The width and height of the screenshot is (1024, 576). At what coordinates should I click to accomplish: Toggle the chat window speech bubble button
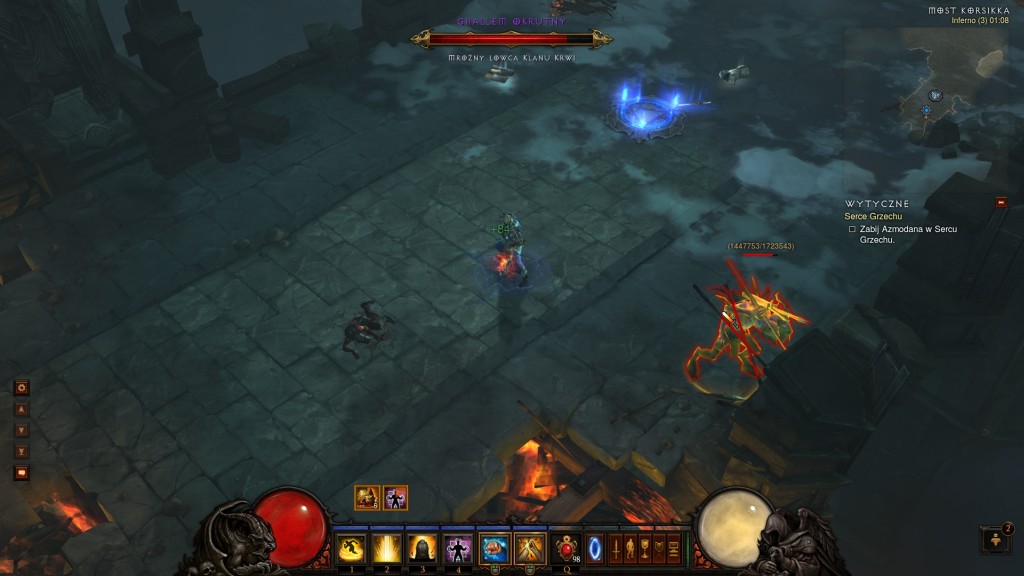[21, 473]
